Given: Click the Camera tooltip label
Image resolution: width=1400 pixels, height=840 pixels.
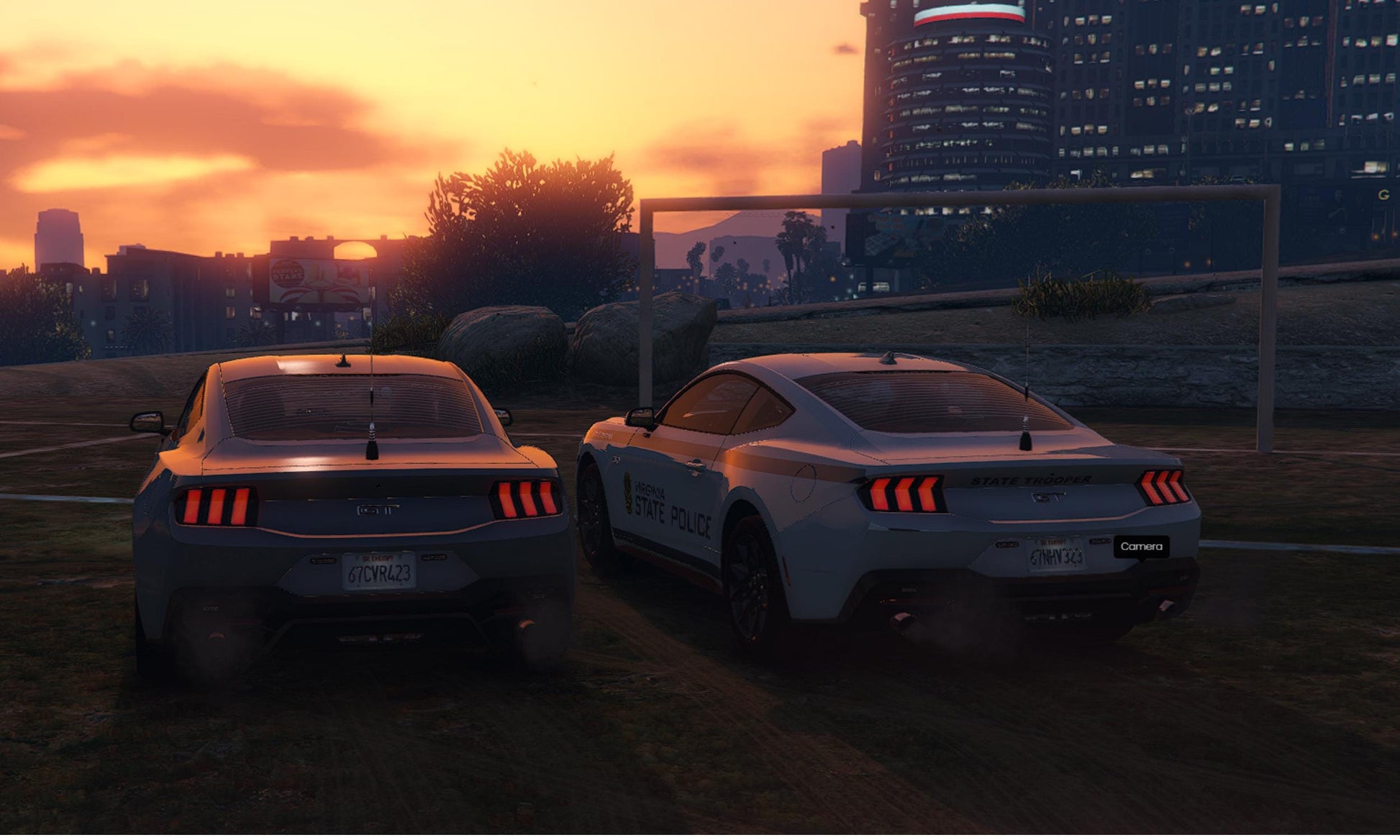Looking at the screenshot, I should point(1141,547).
